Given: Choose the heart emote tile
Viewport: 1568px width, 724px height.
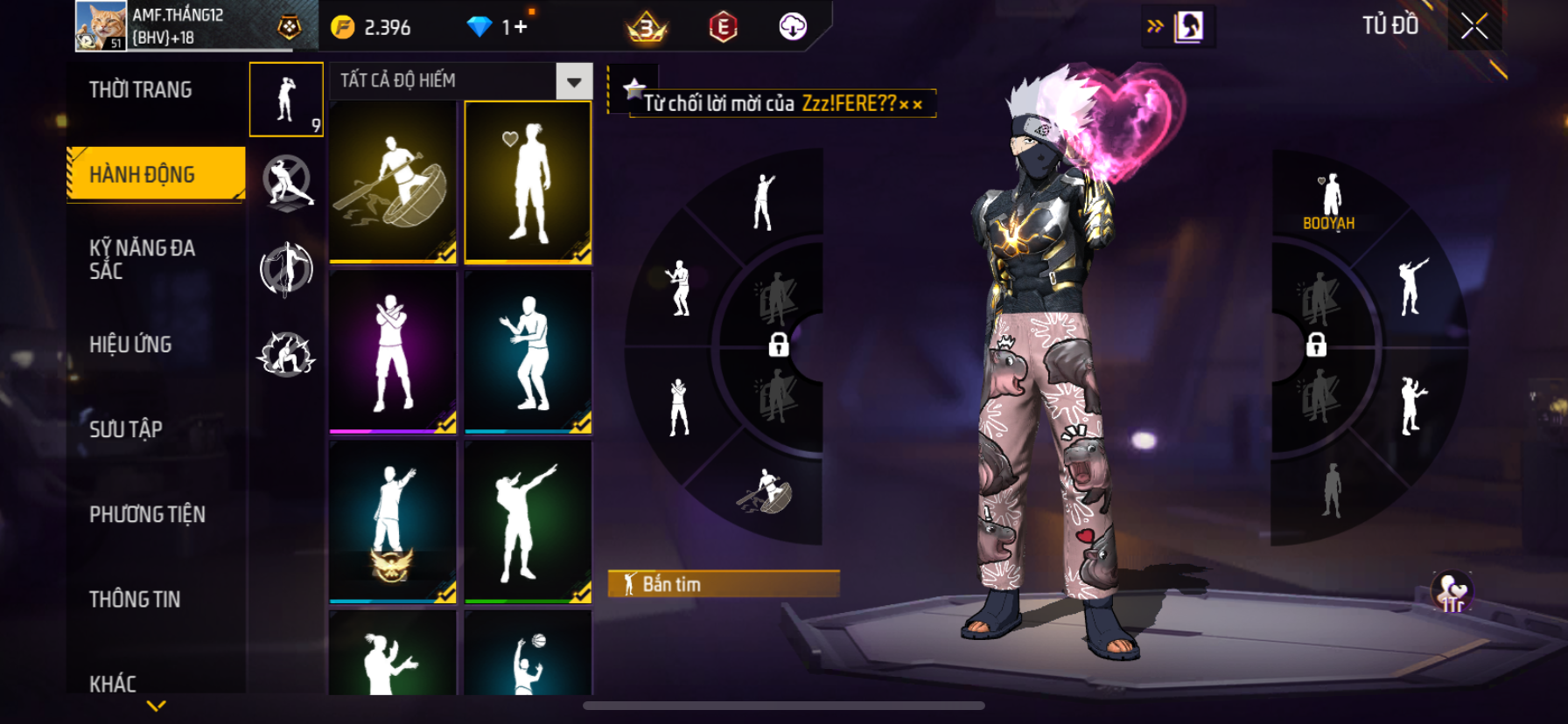Looking at the screenshot, I should click(528, 181).
